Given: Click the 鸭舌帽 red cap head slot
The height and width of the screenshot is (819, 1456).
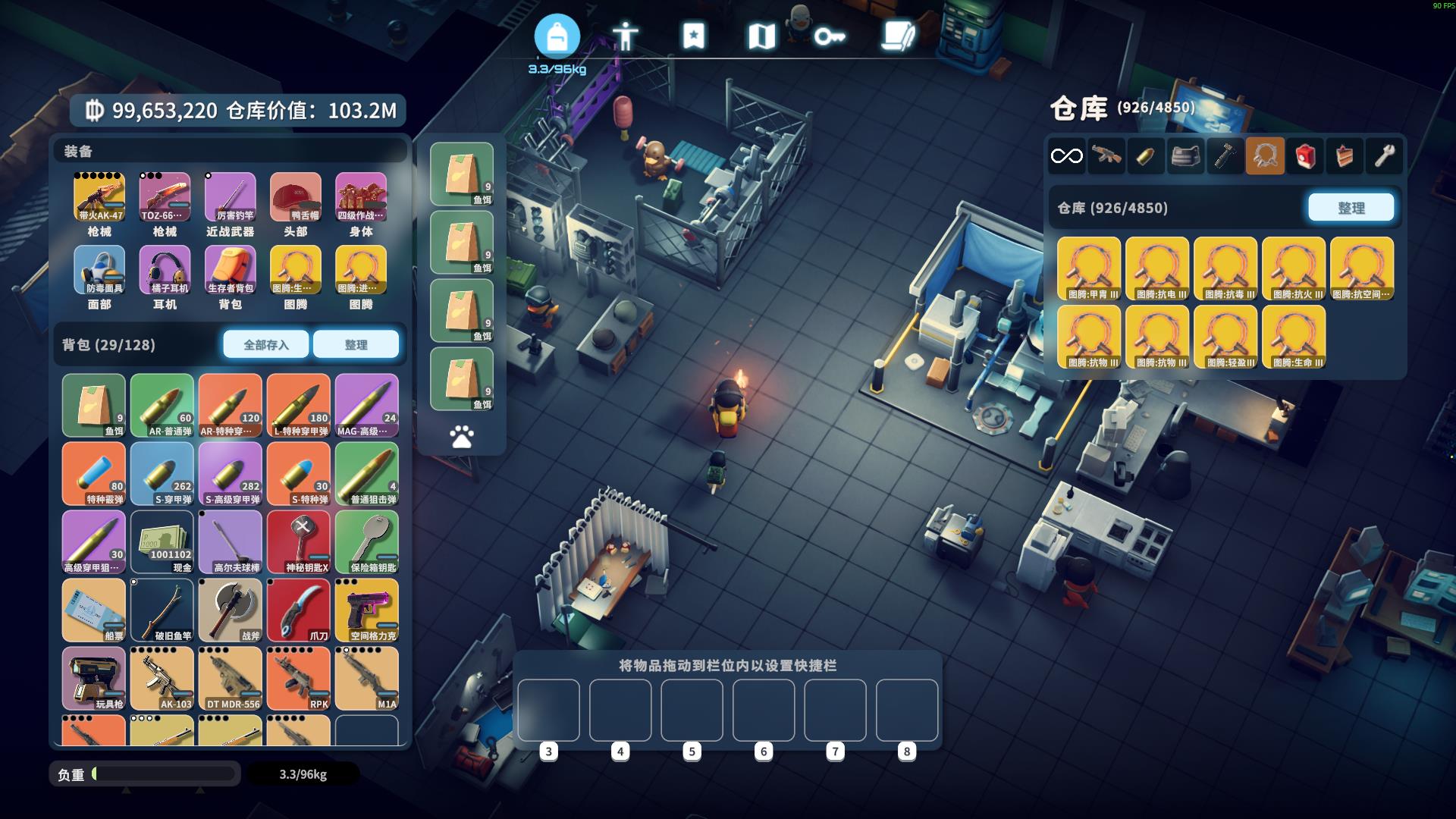Looking at the screenshot, I should point(295,197).
